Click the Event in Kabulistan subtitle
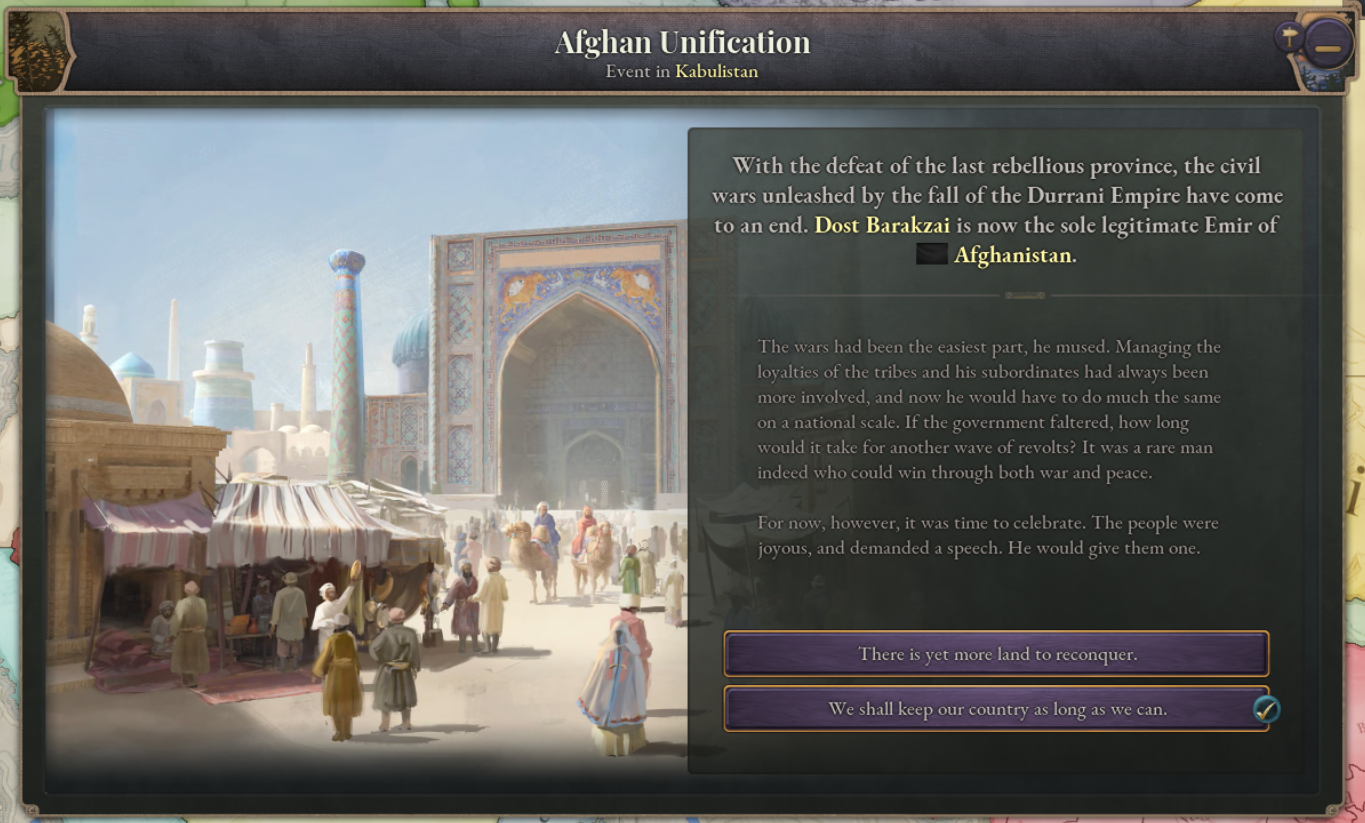 coord(682,71)
